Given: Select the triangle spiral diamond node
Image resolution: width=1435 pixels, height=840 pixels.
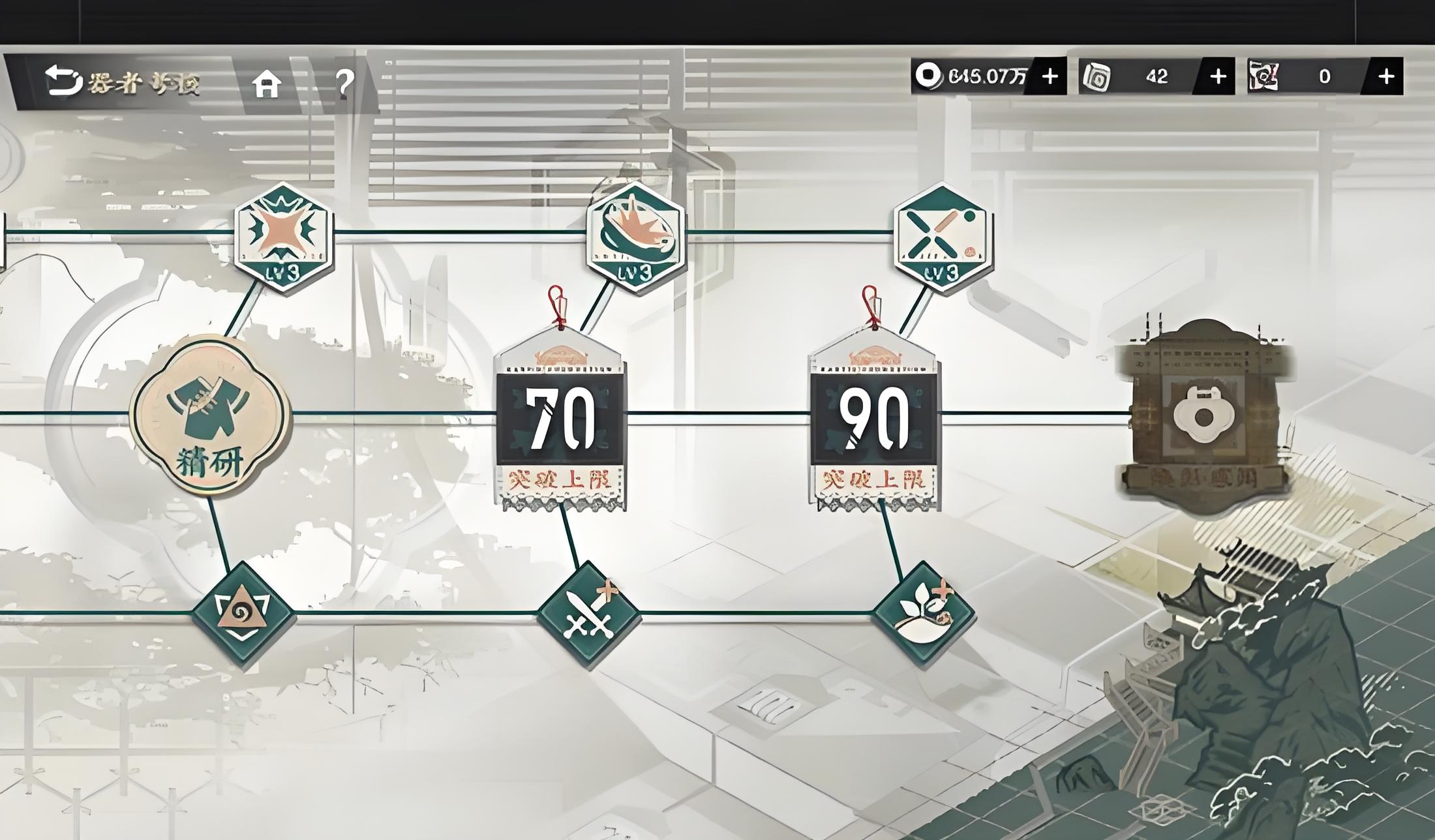Looking at the screenshot, I should pos(243,614).
